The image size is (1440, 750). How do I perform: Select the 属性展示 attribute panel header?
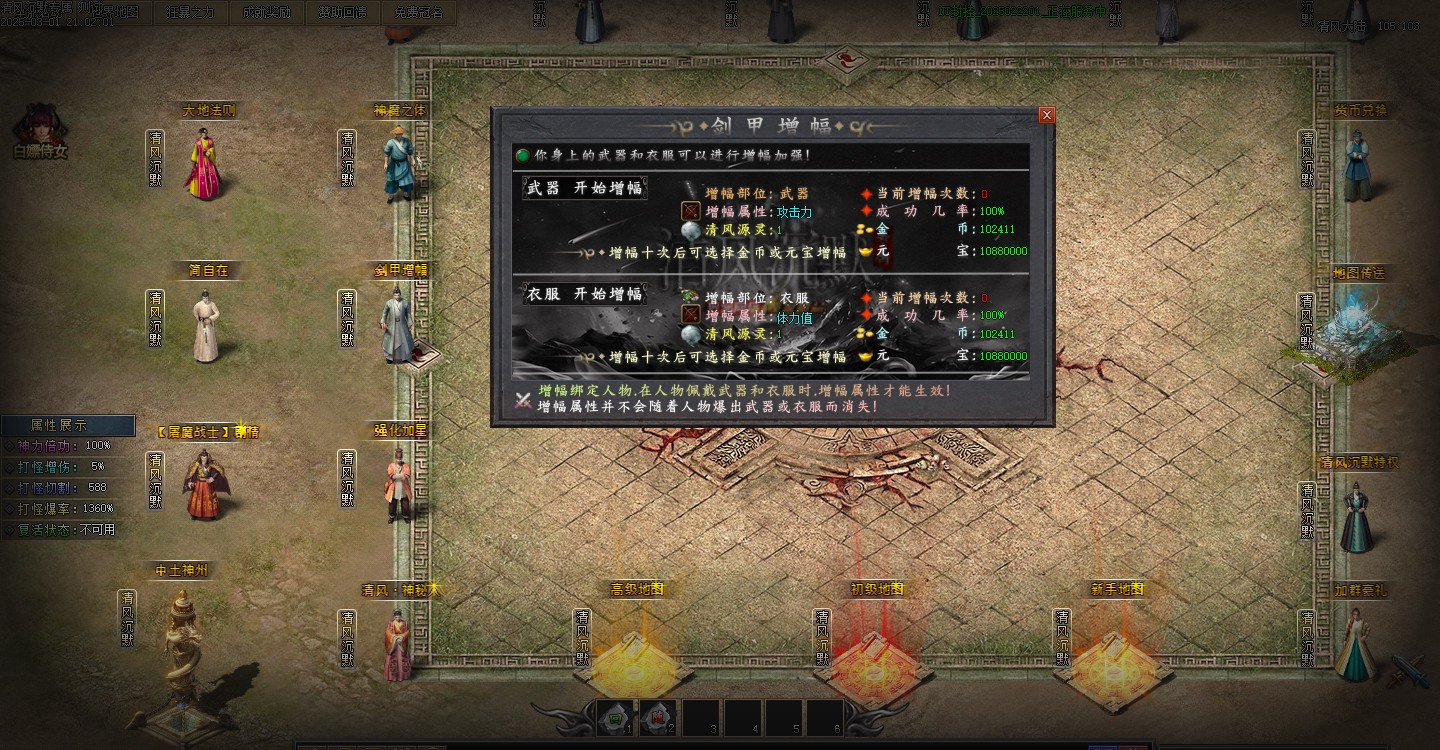pos(67,425)
